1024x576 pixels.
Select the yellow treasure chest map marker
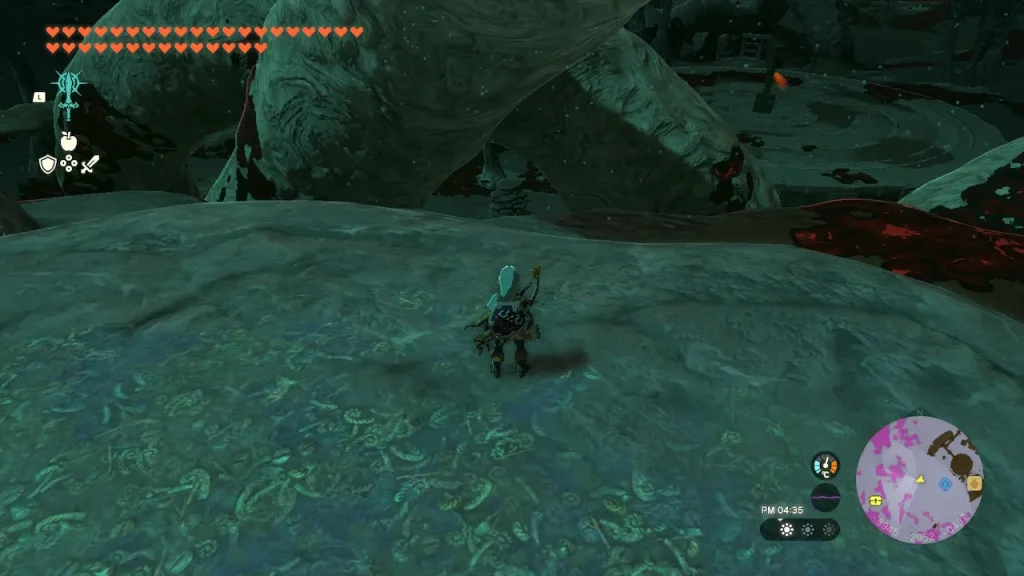pos(876,498)
